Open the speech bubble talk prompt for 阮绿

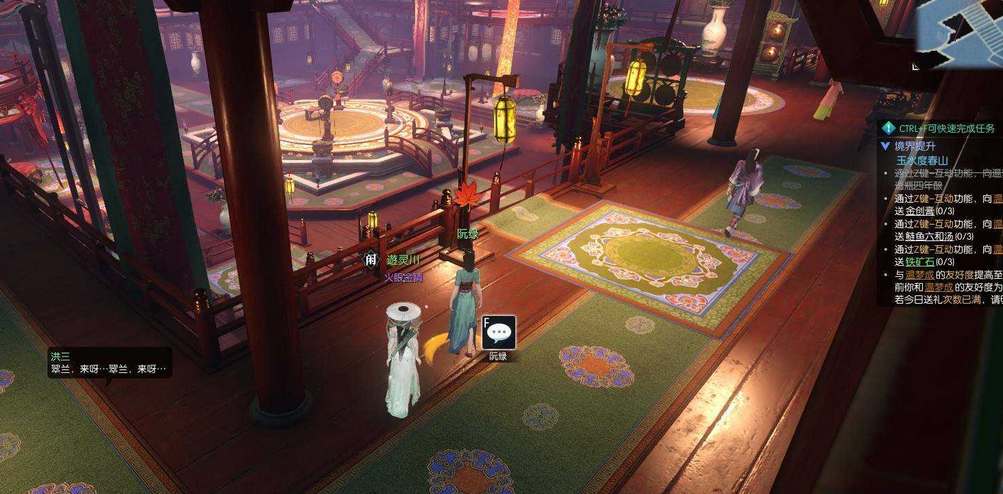coord(499,331)
